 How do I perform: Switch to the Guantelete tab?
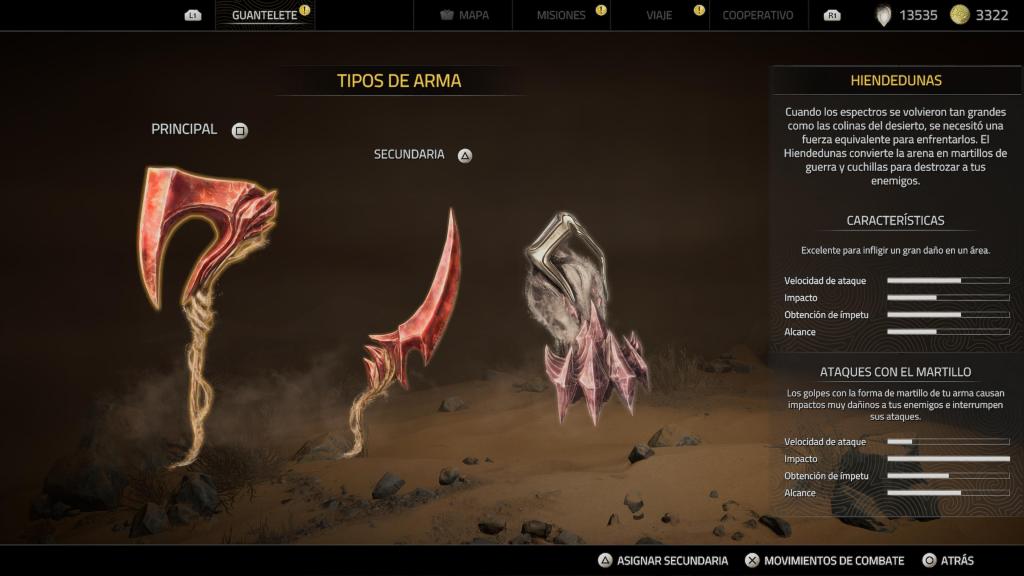click(264, 16)
